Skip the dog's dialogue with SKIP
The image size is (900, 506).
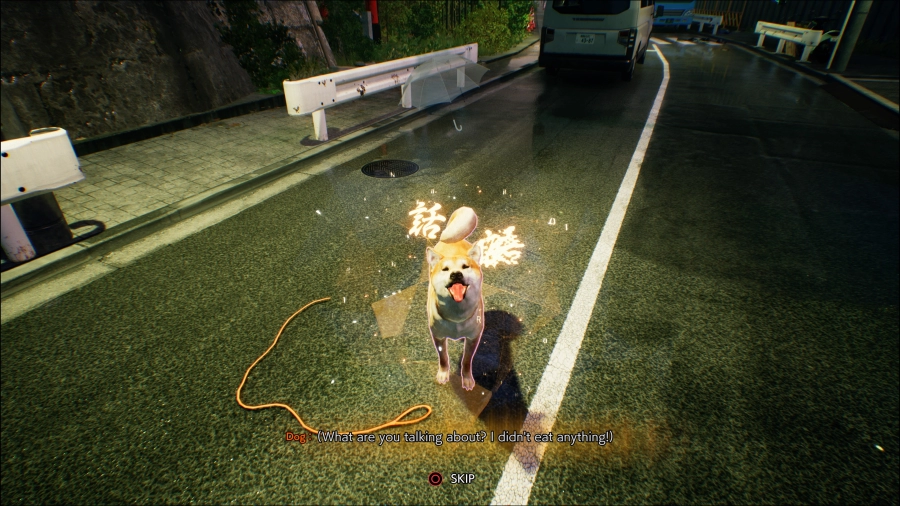tap(451, 479)
